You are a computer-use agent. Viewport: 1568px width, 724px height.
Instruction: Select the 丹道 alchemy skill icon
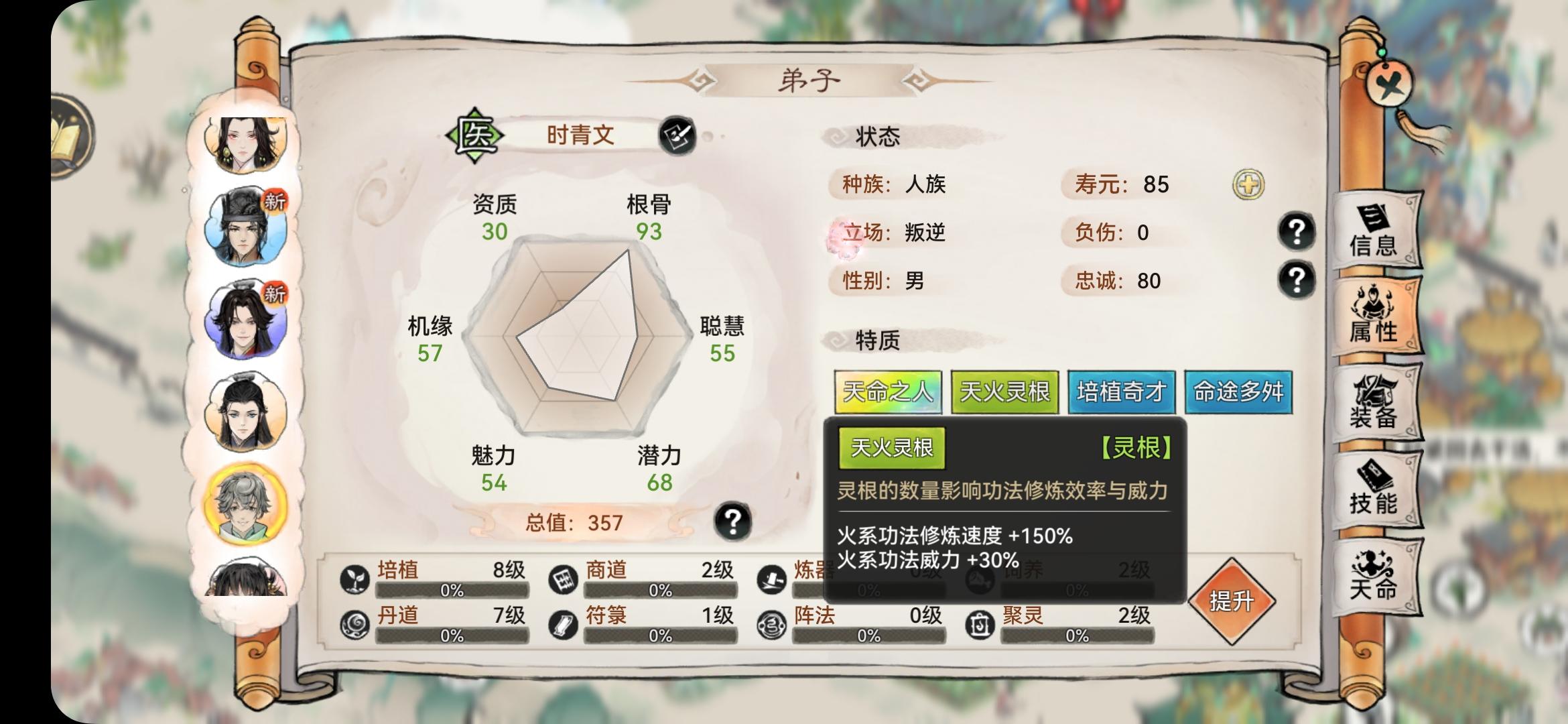(x=356, y=623)
